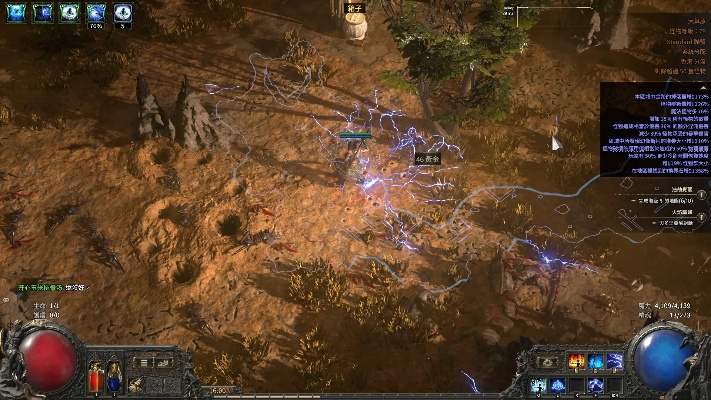Activate the lightning arc skill in the bottom row
The image size is (711, 400).
[597, 385]
